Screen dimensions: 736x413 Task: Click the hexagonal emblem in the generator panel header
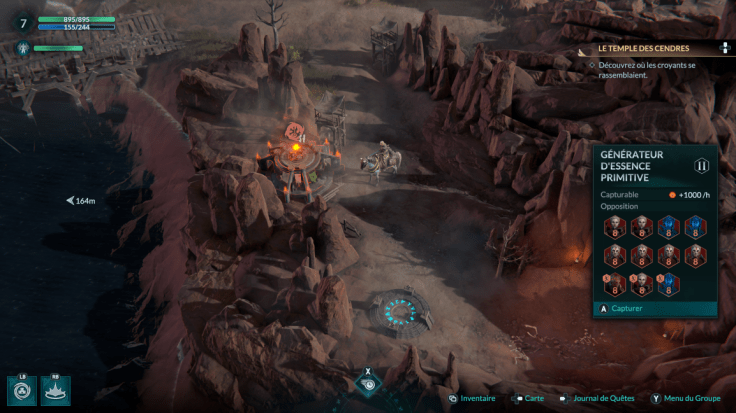[x=701, y=166]
